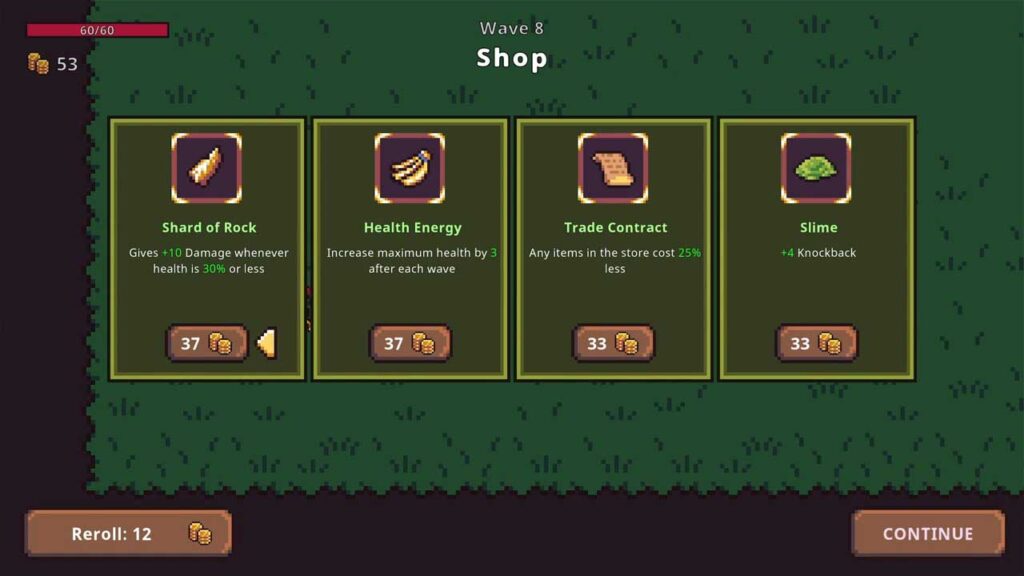
Task: Select the Shard of Rock item icon
Action: (207, 168)
